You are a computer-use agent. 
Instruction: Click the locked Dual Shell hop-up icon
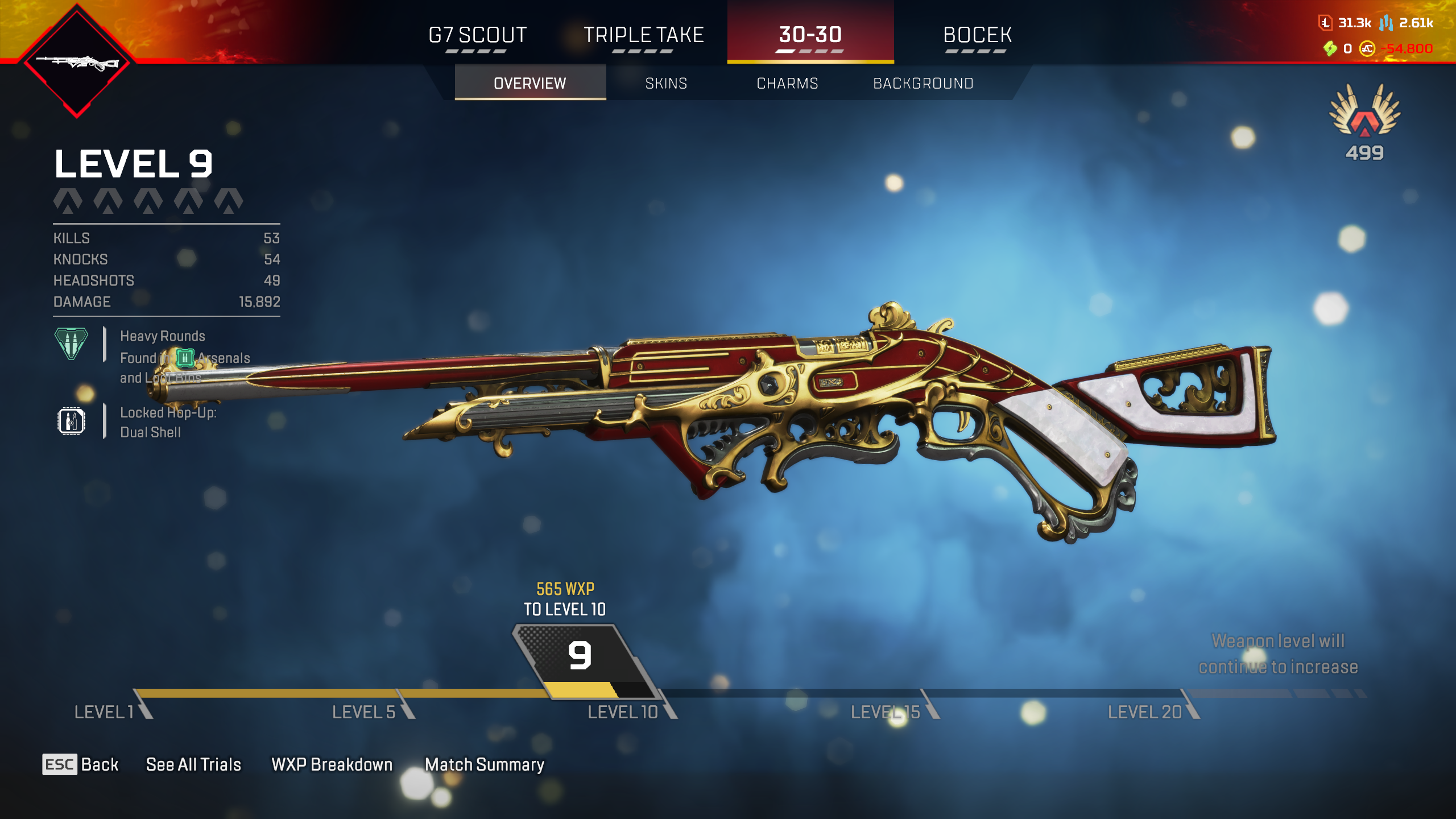tap(71, 421)
